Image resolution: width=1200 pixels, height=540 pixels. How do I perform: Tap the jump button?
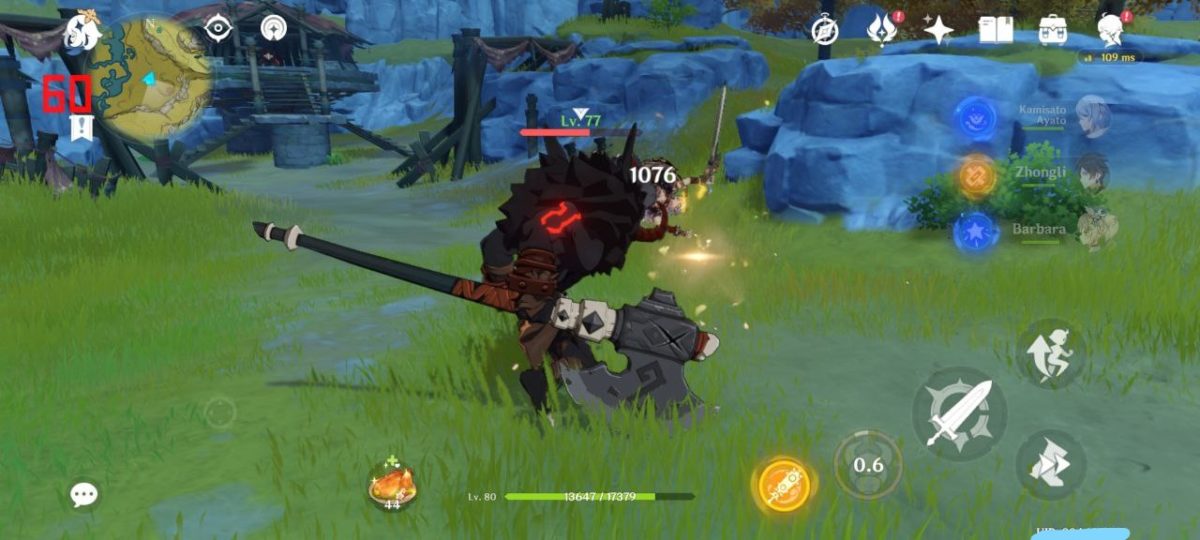[1050, 464]
